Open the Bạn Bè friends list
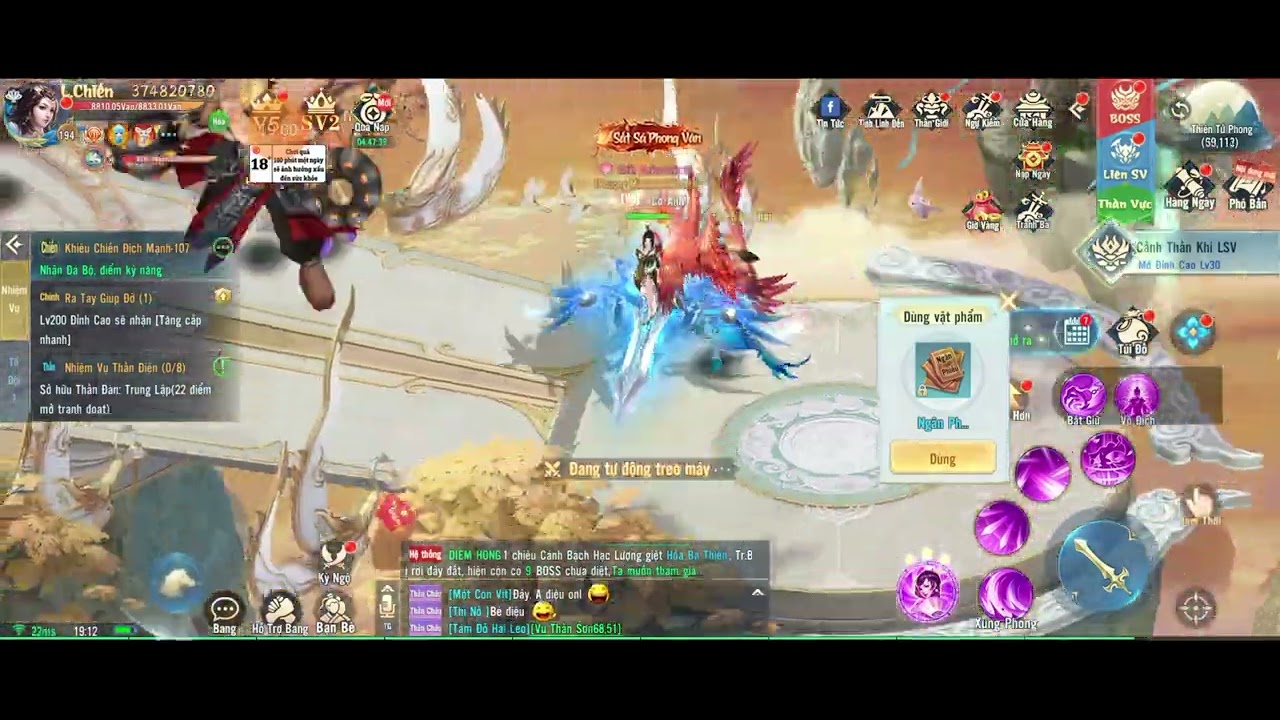 [334, 610]
